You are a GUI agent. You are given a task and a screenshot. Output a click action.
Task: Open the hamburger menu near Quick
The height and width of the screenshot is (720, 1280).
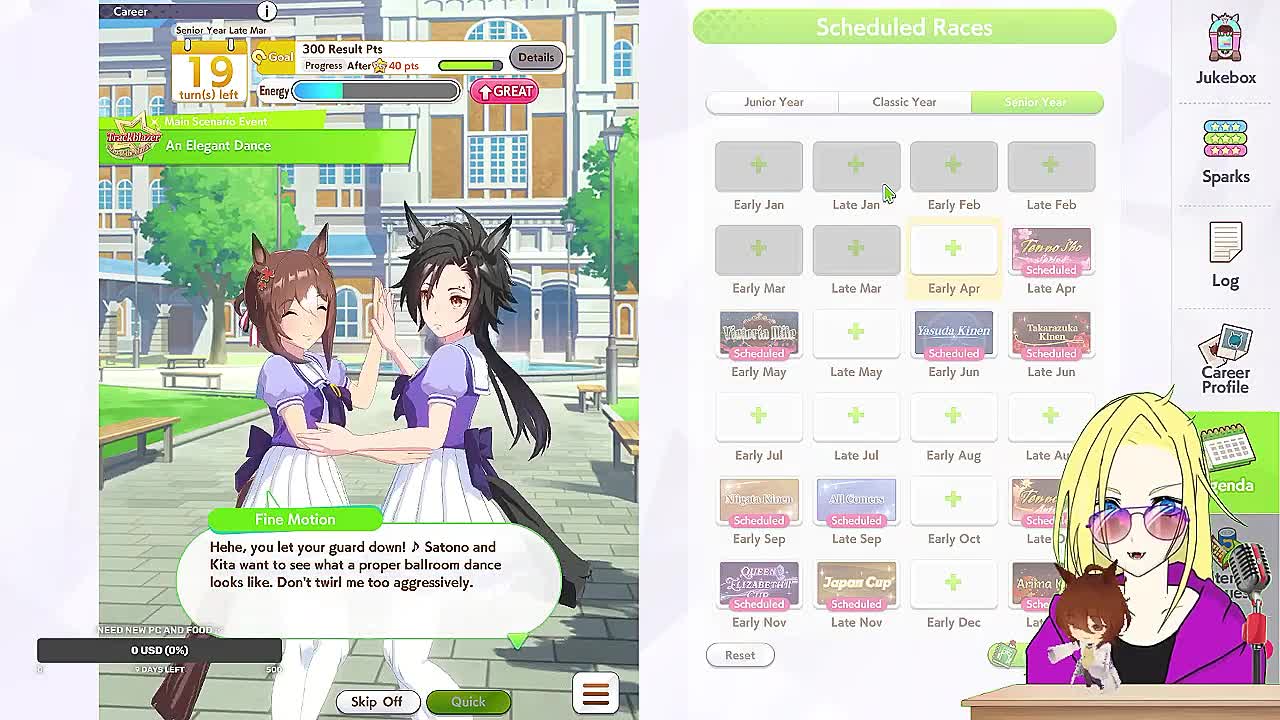coord(595,693)
